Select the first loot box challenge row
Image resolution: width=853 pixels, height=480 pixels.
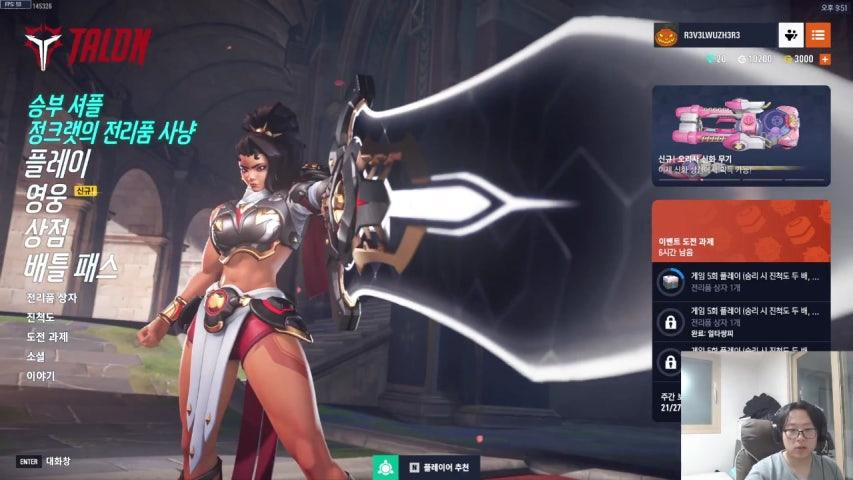[x=740, y=282]
